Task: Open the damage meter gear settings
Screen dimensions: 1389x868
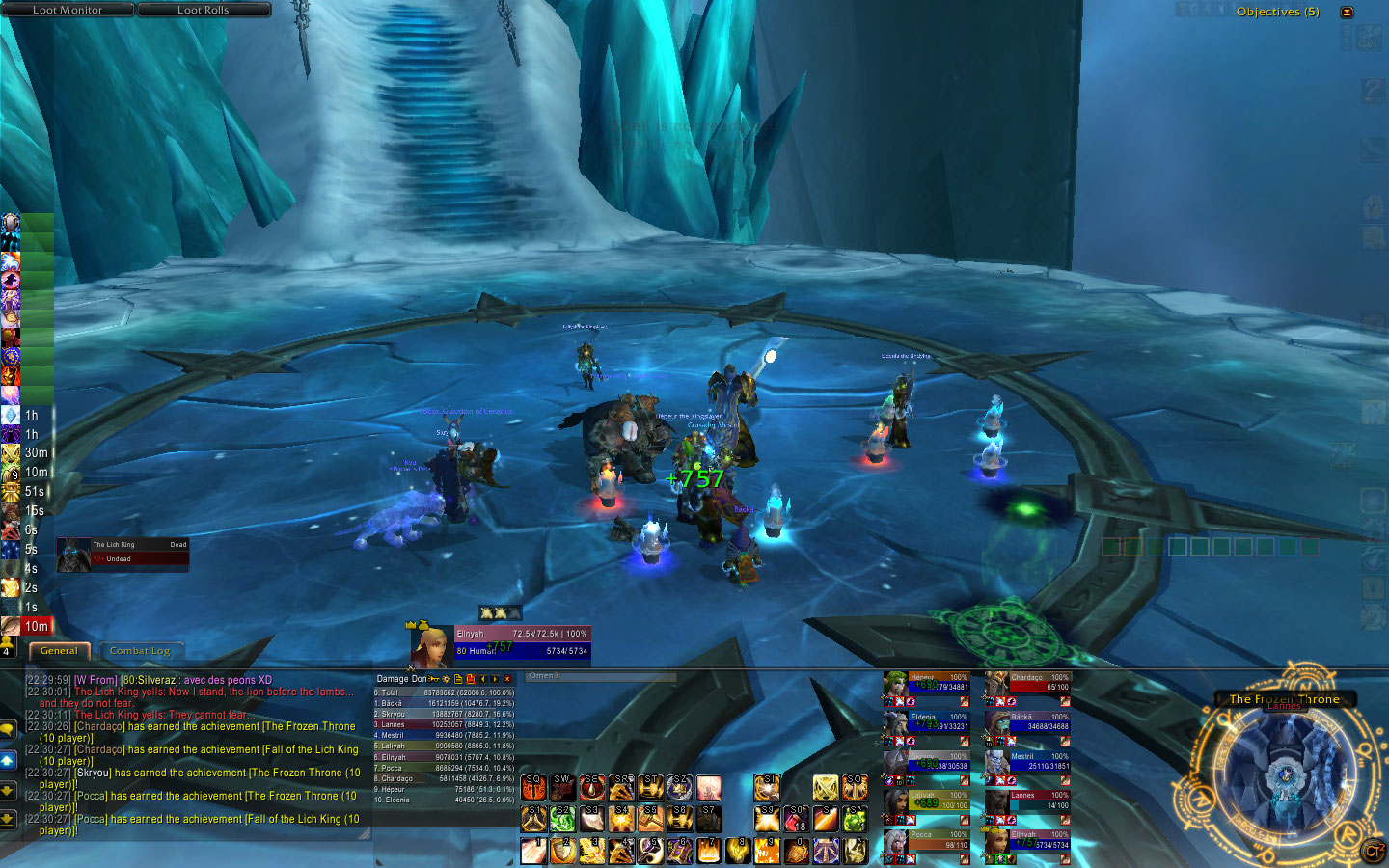Action: (446, 679)
